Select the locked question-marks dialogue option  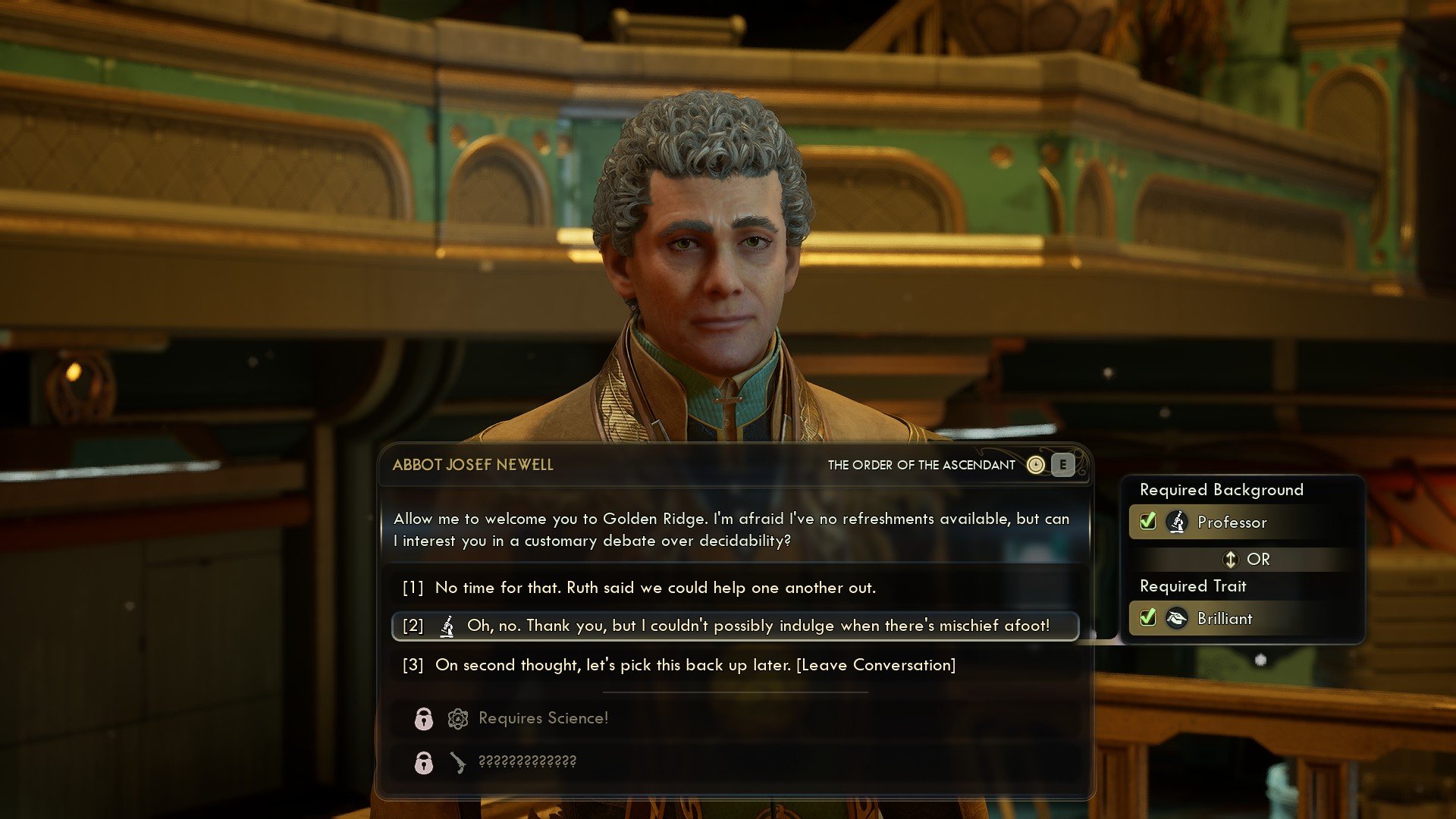(x=527, y=761)
